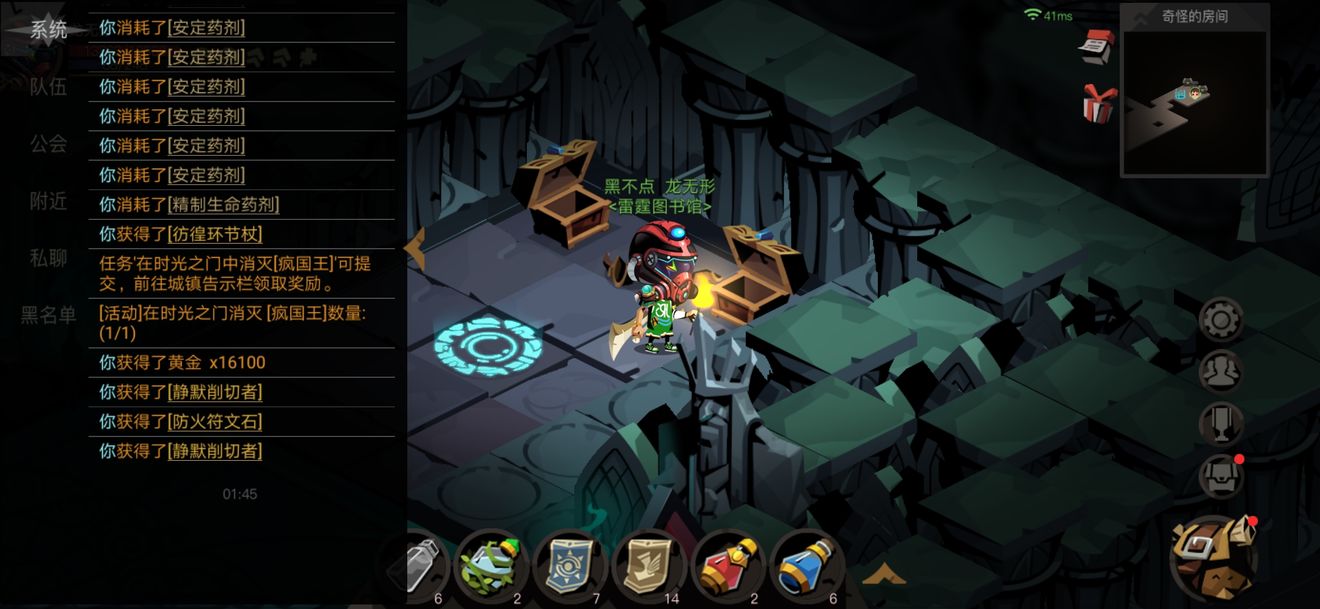Activate the tan winged scroll item

(x=649, y=566)
